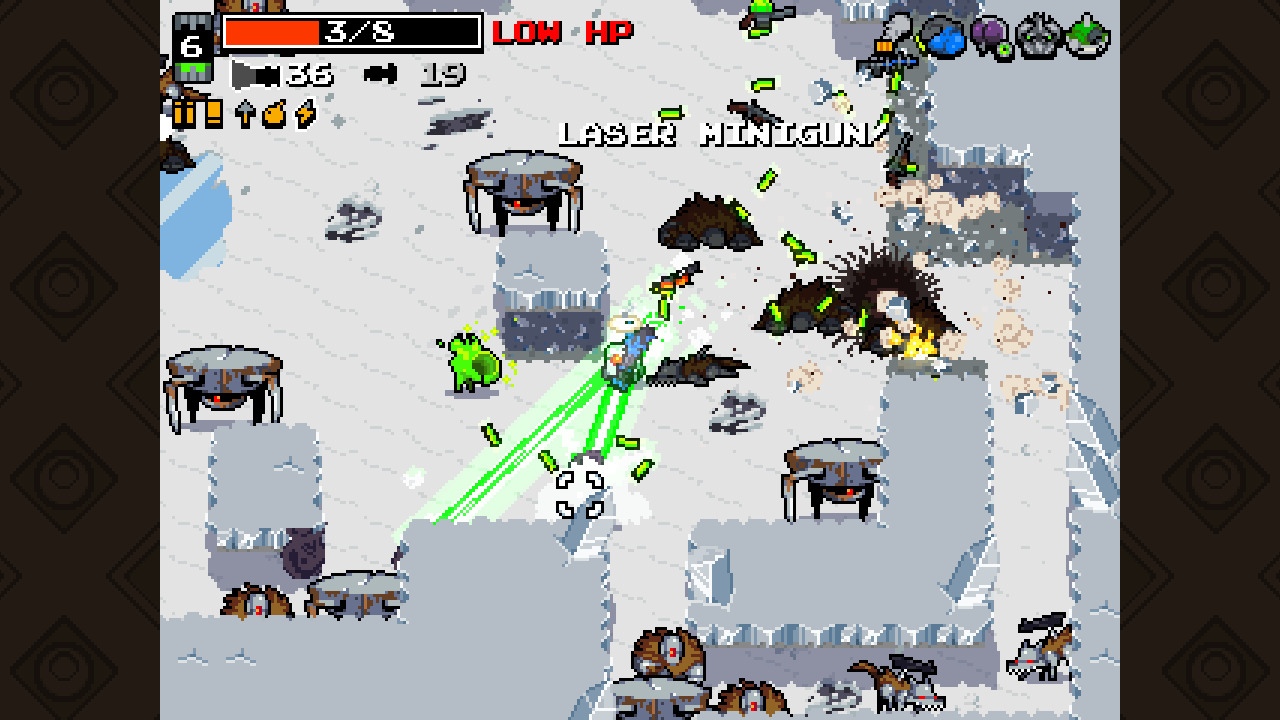Viewport: 1280px width, 720px height.
Task: Click the yellow battery icons bottom left HUD
Action: point(196,115)
